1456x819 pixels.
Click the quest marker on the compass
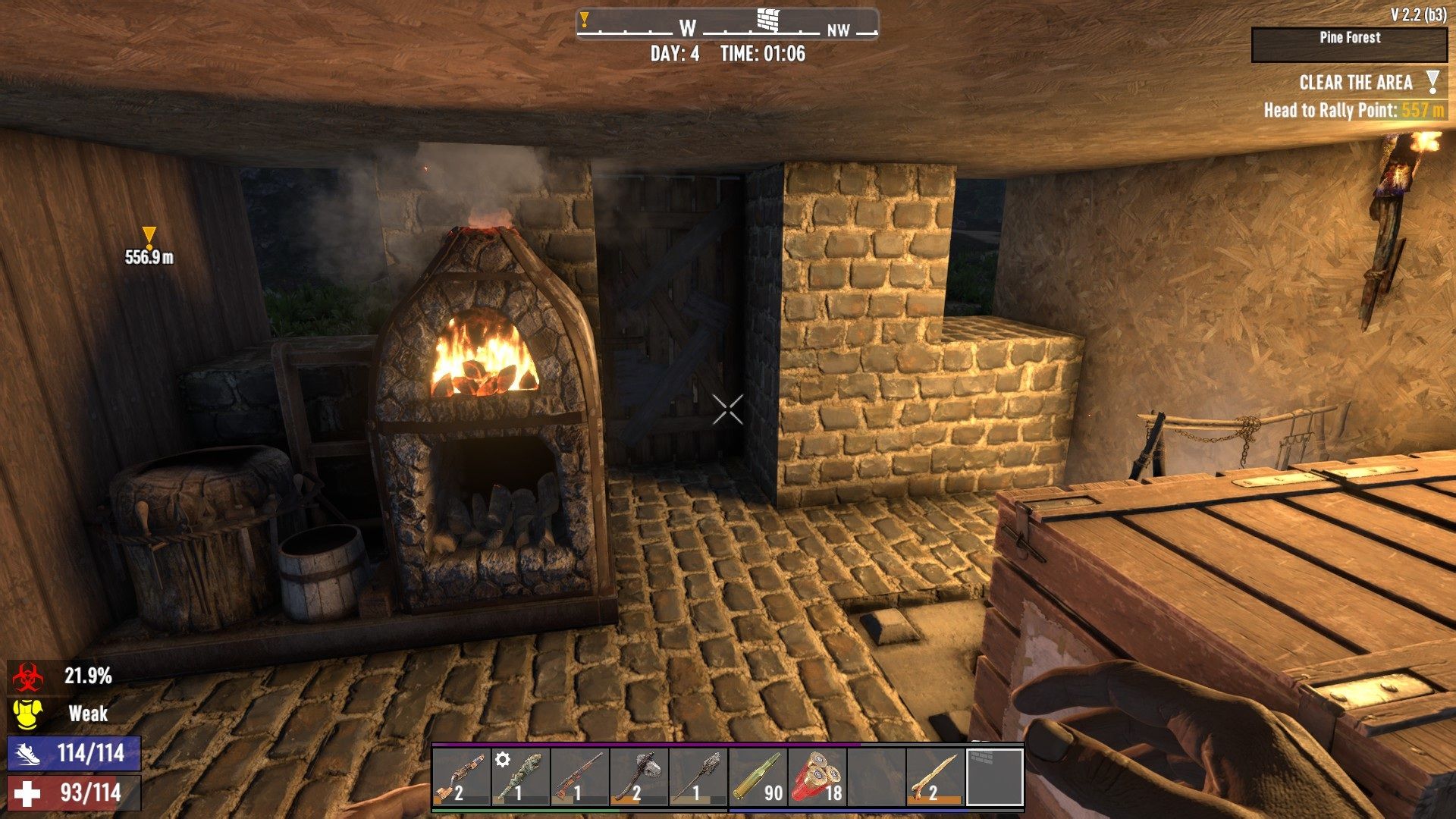585,20
